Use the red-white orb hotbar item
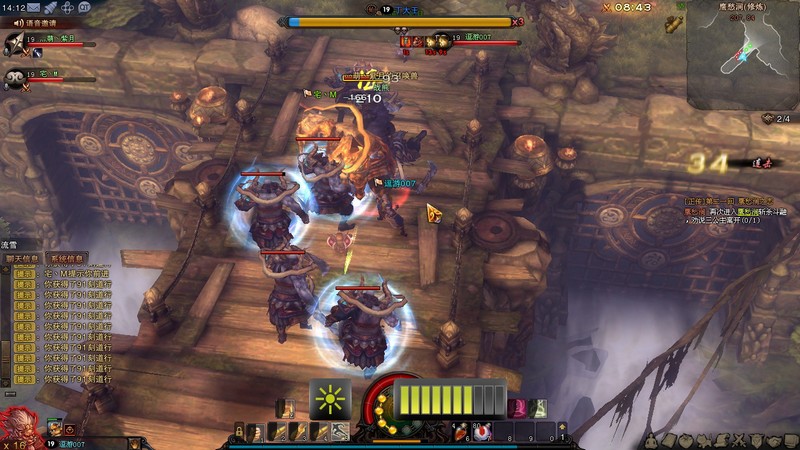This screenshot has width=800, height=450. pos(482,432)
